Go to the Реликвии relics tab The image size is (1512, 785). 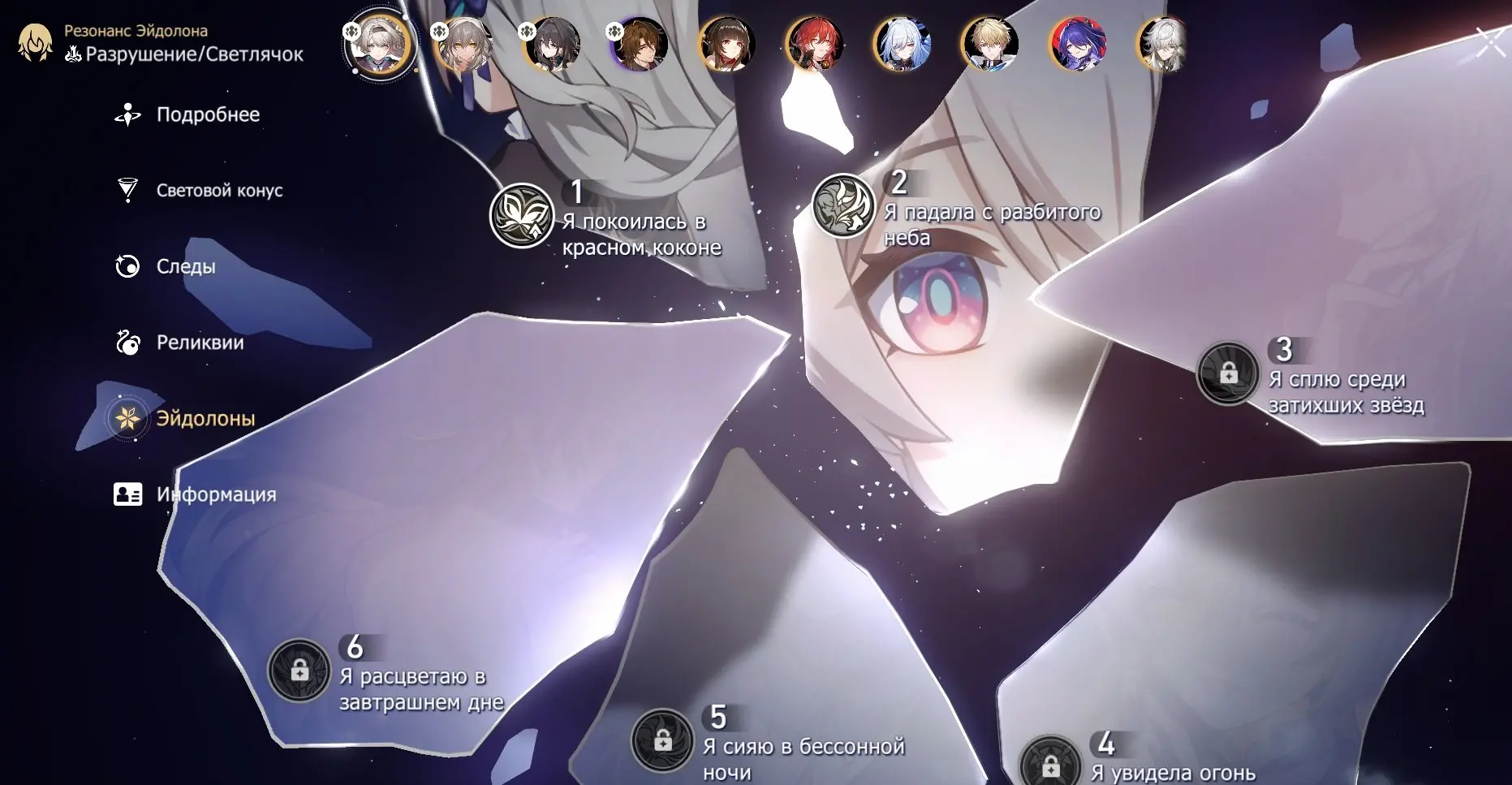click(199, 343)
